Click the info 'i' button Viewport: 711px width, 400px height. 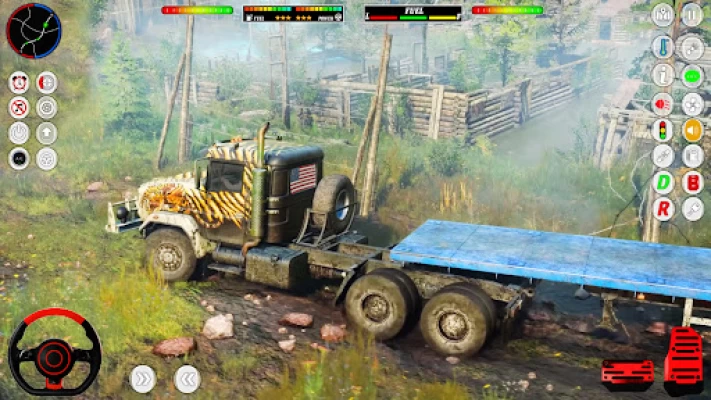point(663,75)
